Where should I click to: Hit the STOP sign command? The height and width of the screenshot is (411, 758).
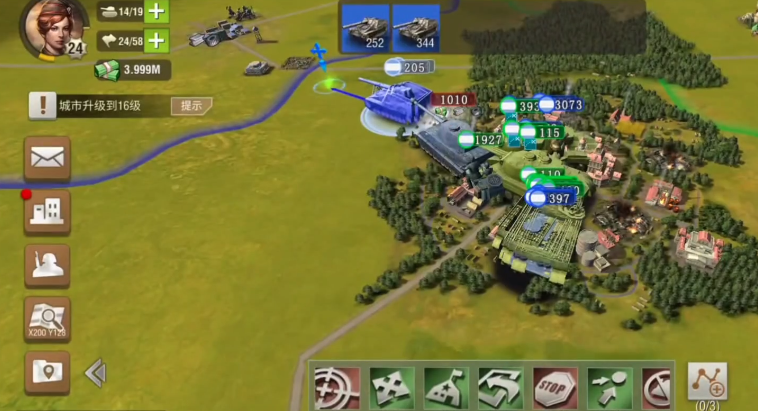tap(554, 387)
